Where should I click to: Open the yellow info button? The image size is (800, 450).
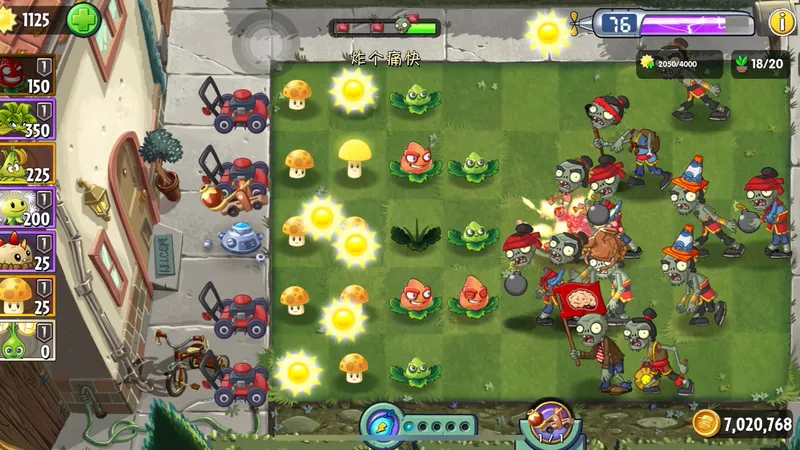(781, 21)
